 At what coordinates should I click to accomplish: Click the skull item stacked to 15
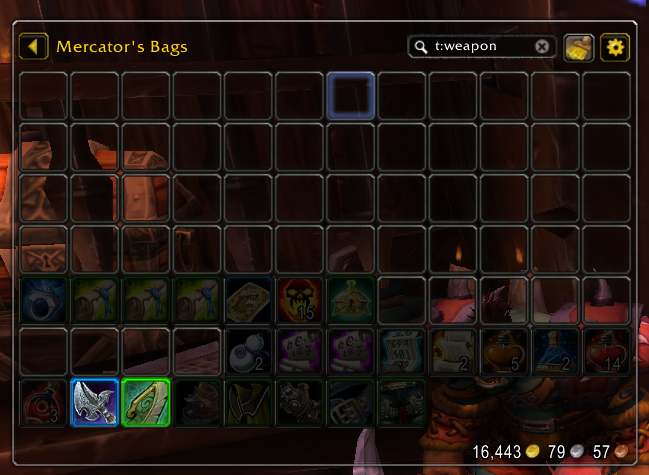(300, 301)
